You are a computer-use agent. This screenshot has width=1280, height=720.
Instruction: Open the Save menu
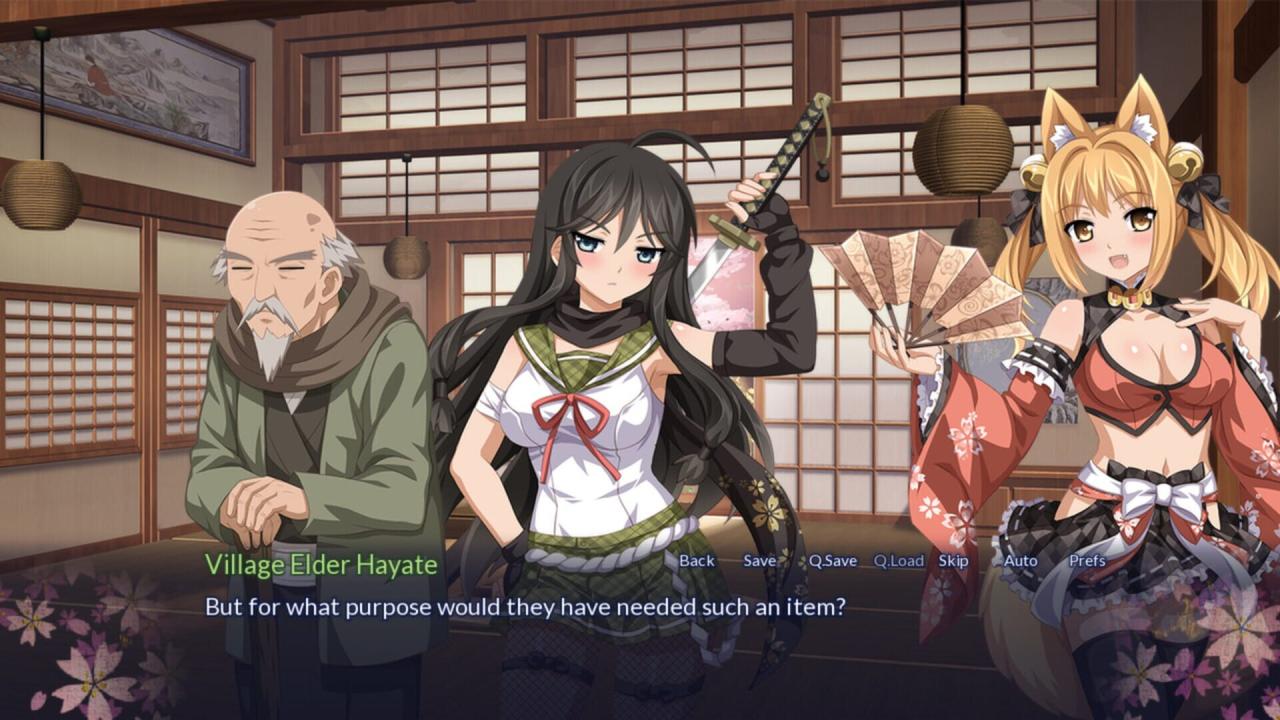click(759, 561)
